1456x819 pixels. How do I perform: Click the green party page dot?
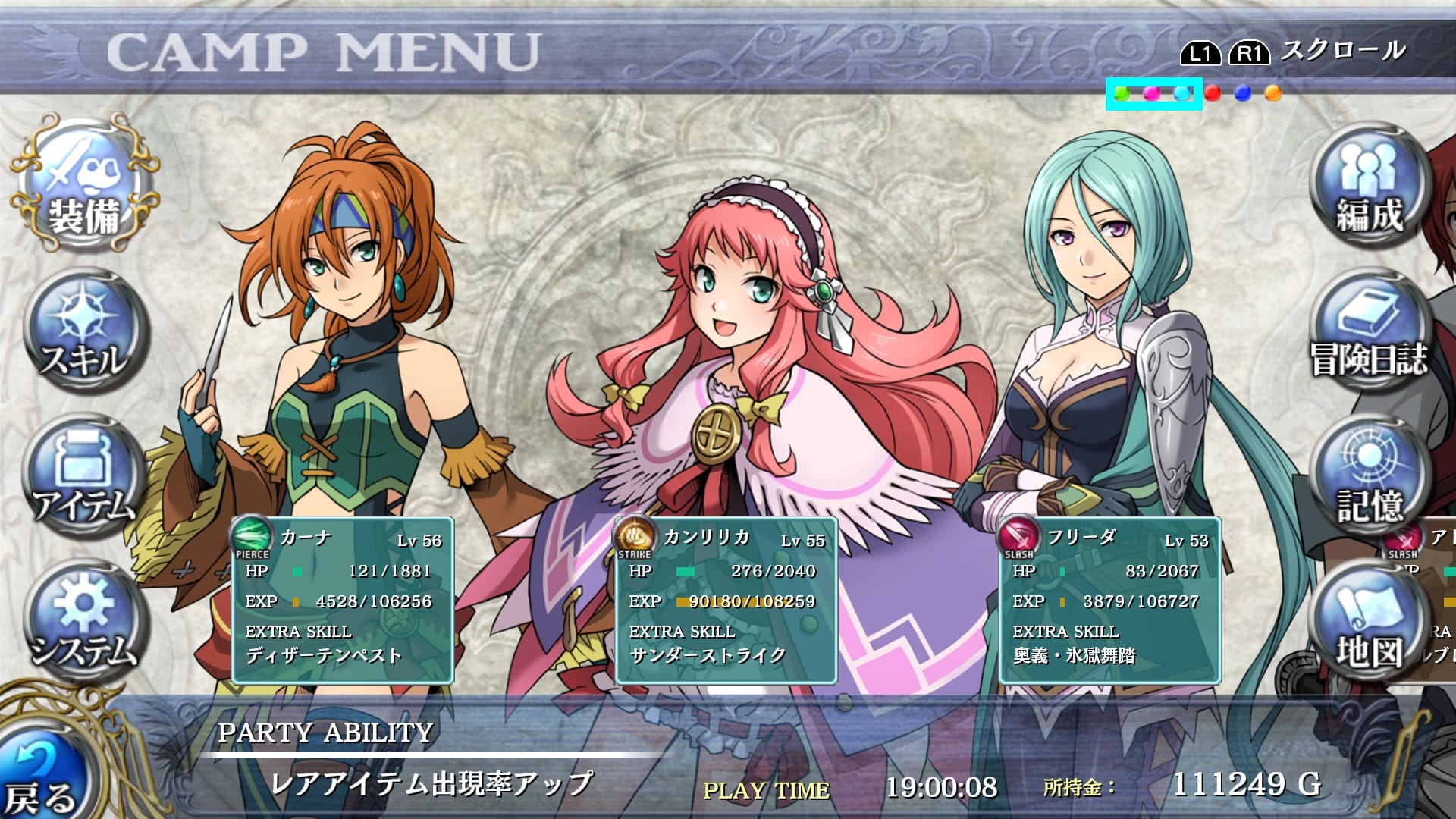(x=1122, y=93)
